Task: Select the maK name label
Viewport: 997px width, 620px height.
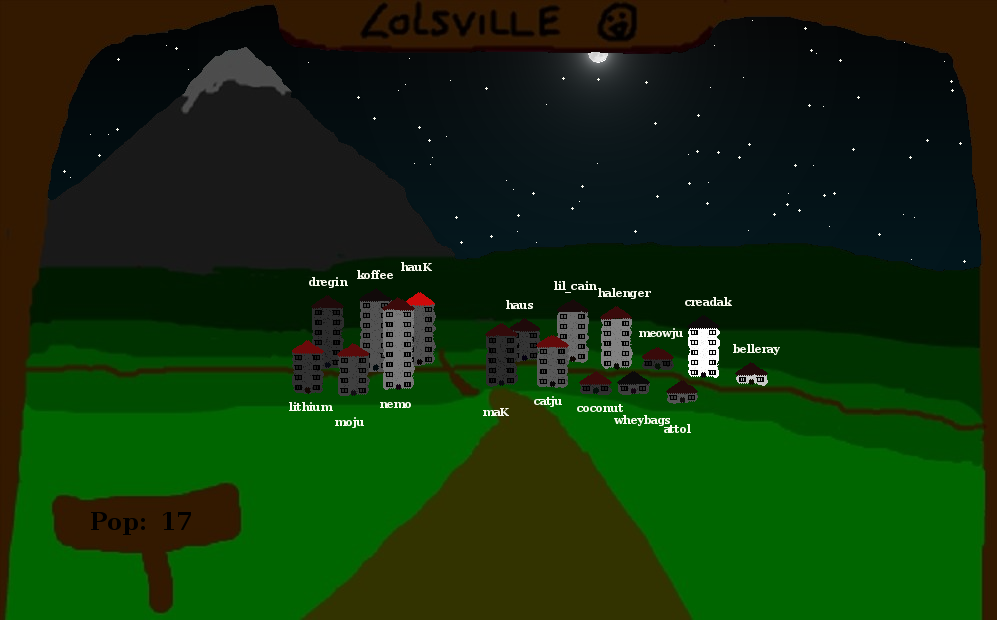Action: click(x=496, y=412)
